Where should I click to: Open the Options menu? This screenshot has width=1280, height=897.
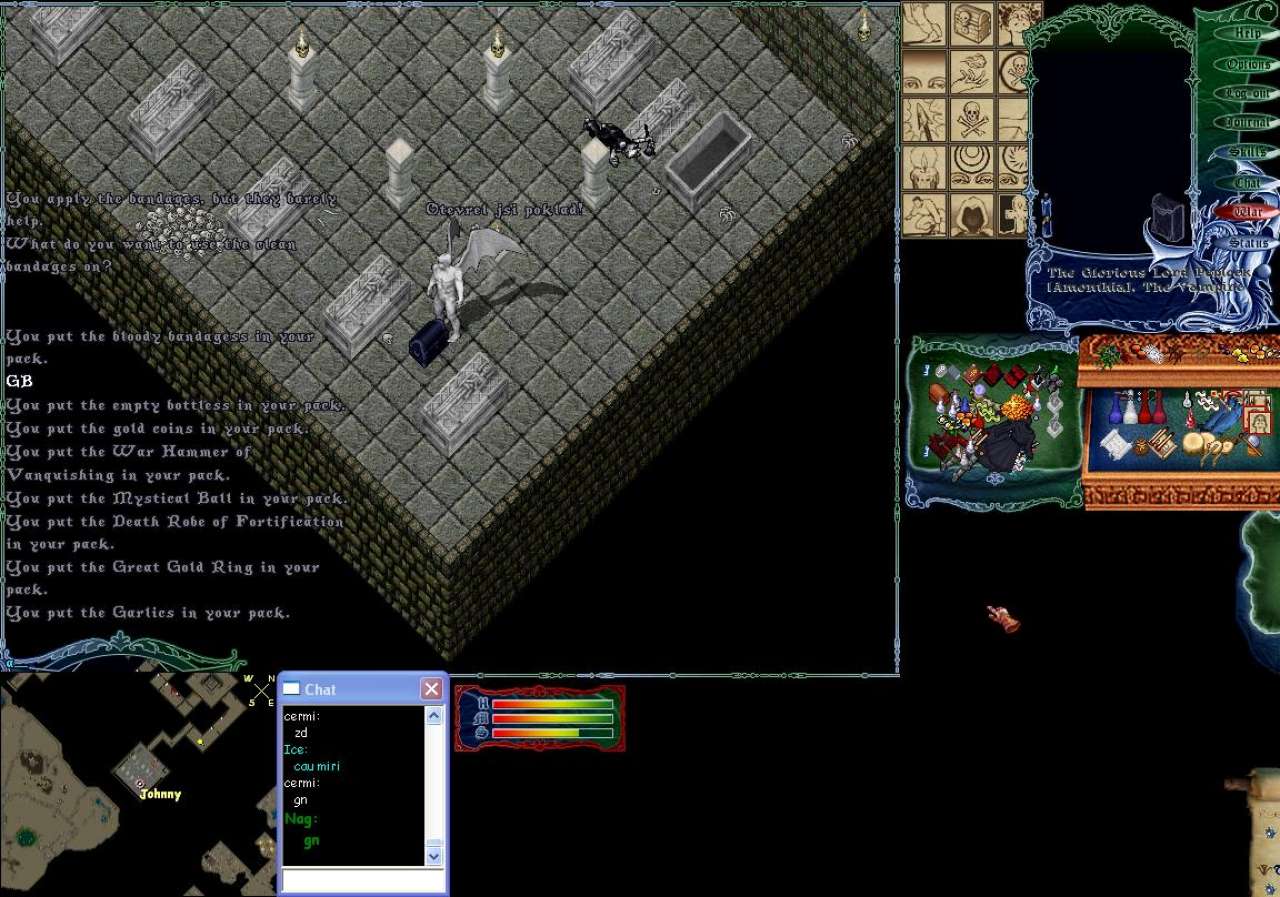1247,64
